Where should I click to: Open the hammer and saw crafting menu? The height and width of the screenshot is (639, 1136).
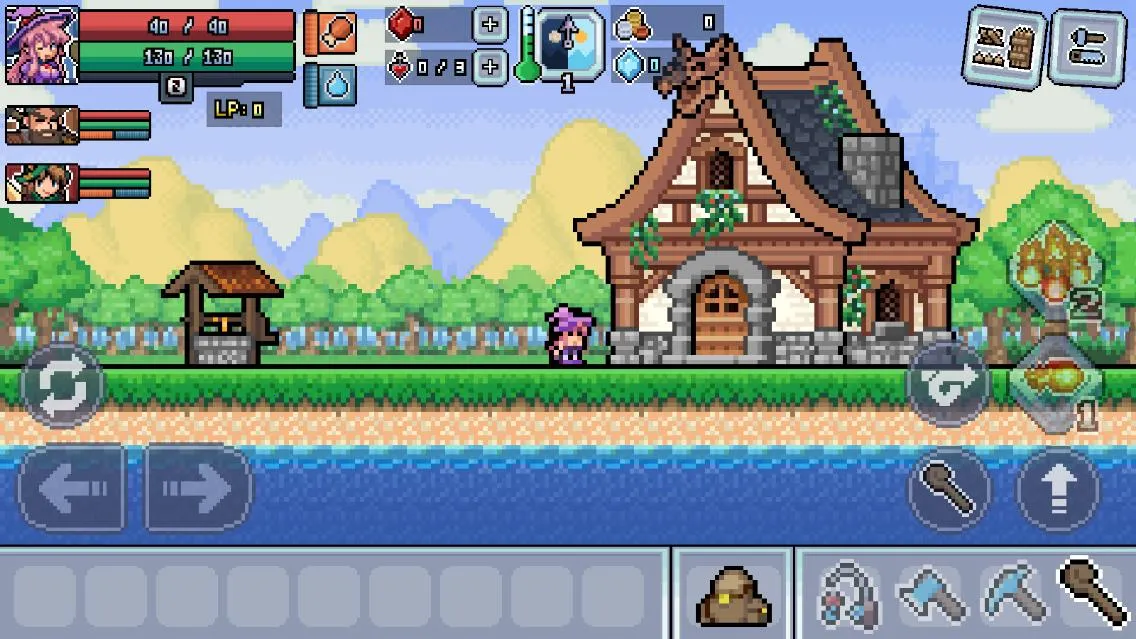click(x=1087, y=47)
